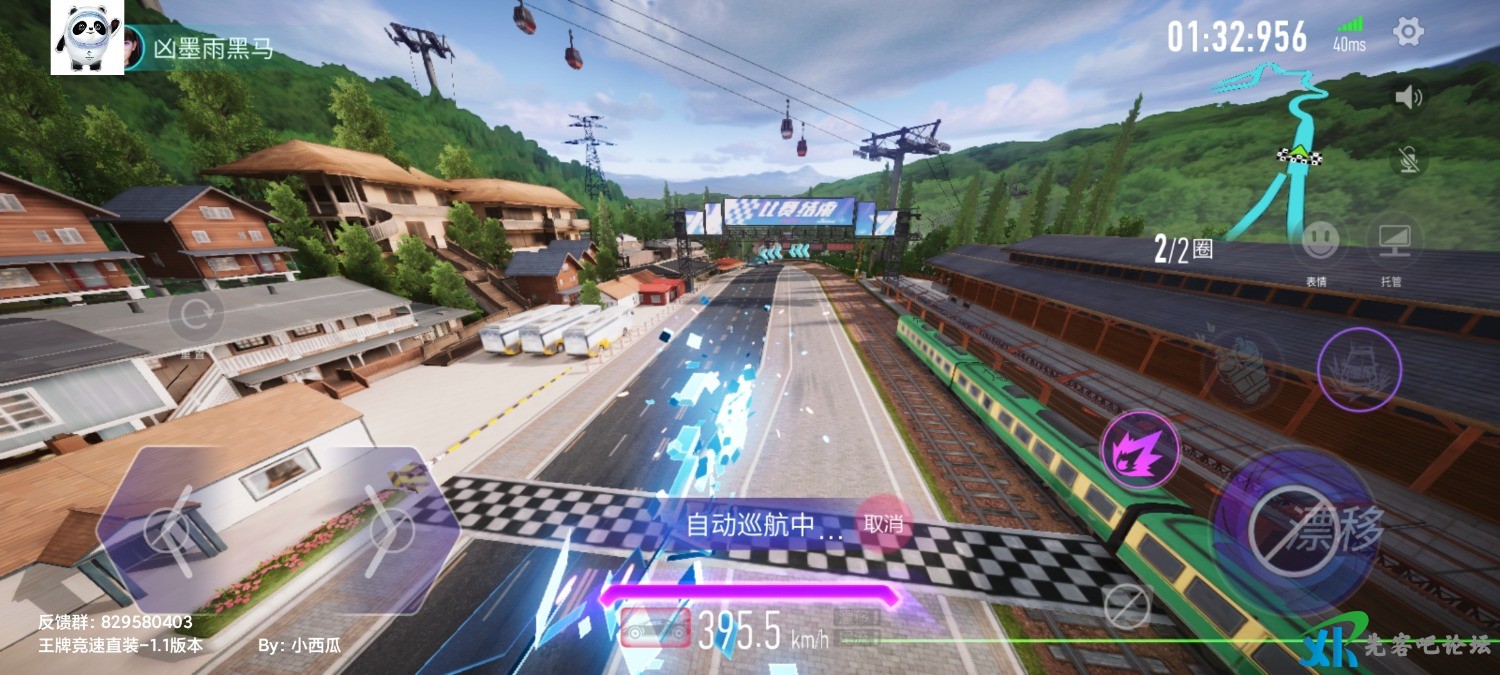This screenshot has width=1500, height=675.
Task: Use the purple-ringed car skill
Action: tap(1358, 369)
